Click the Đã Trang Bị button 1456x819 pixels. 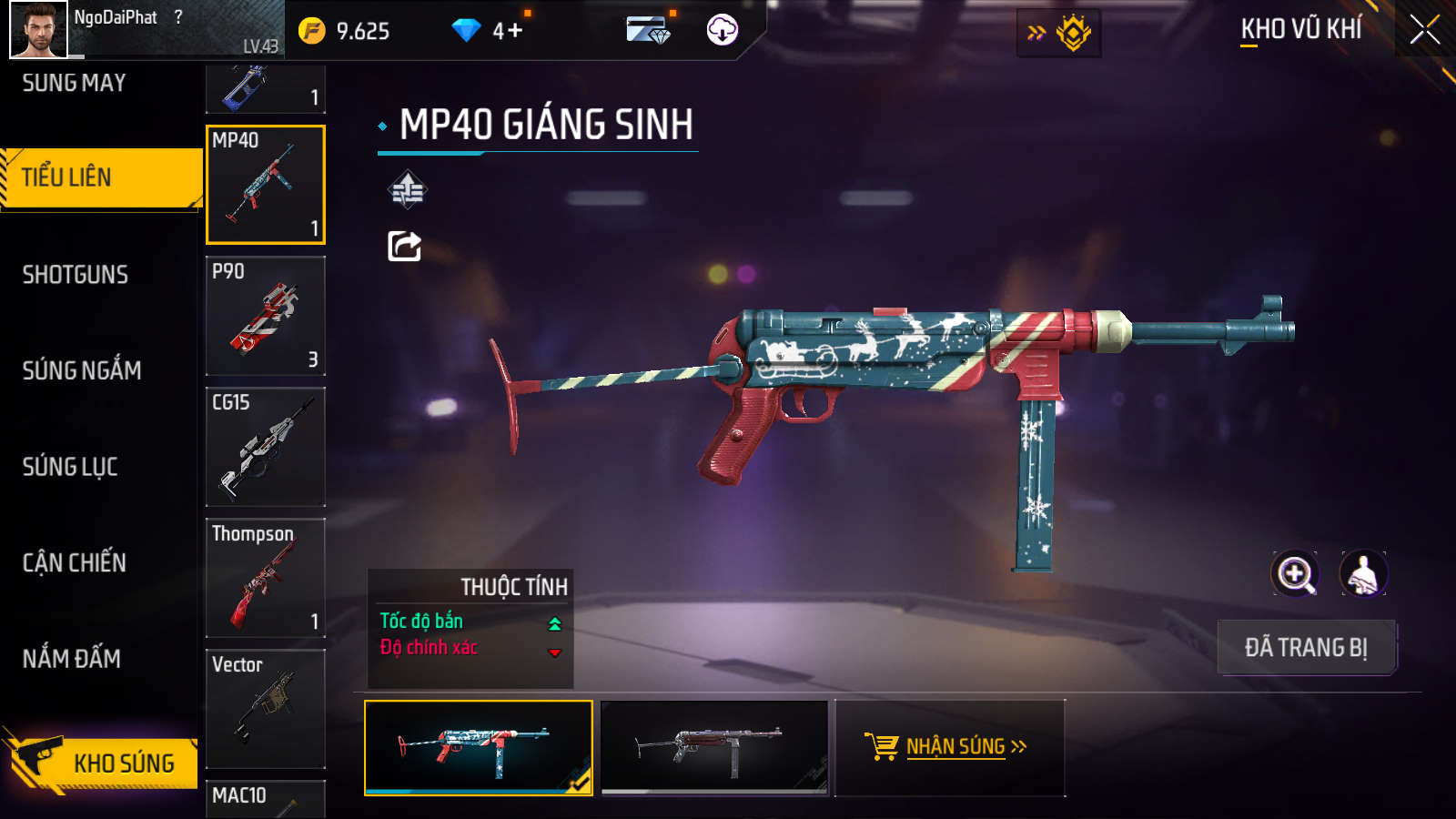[1306, 648]
